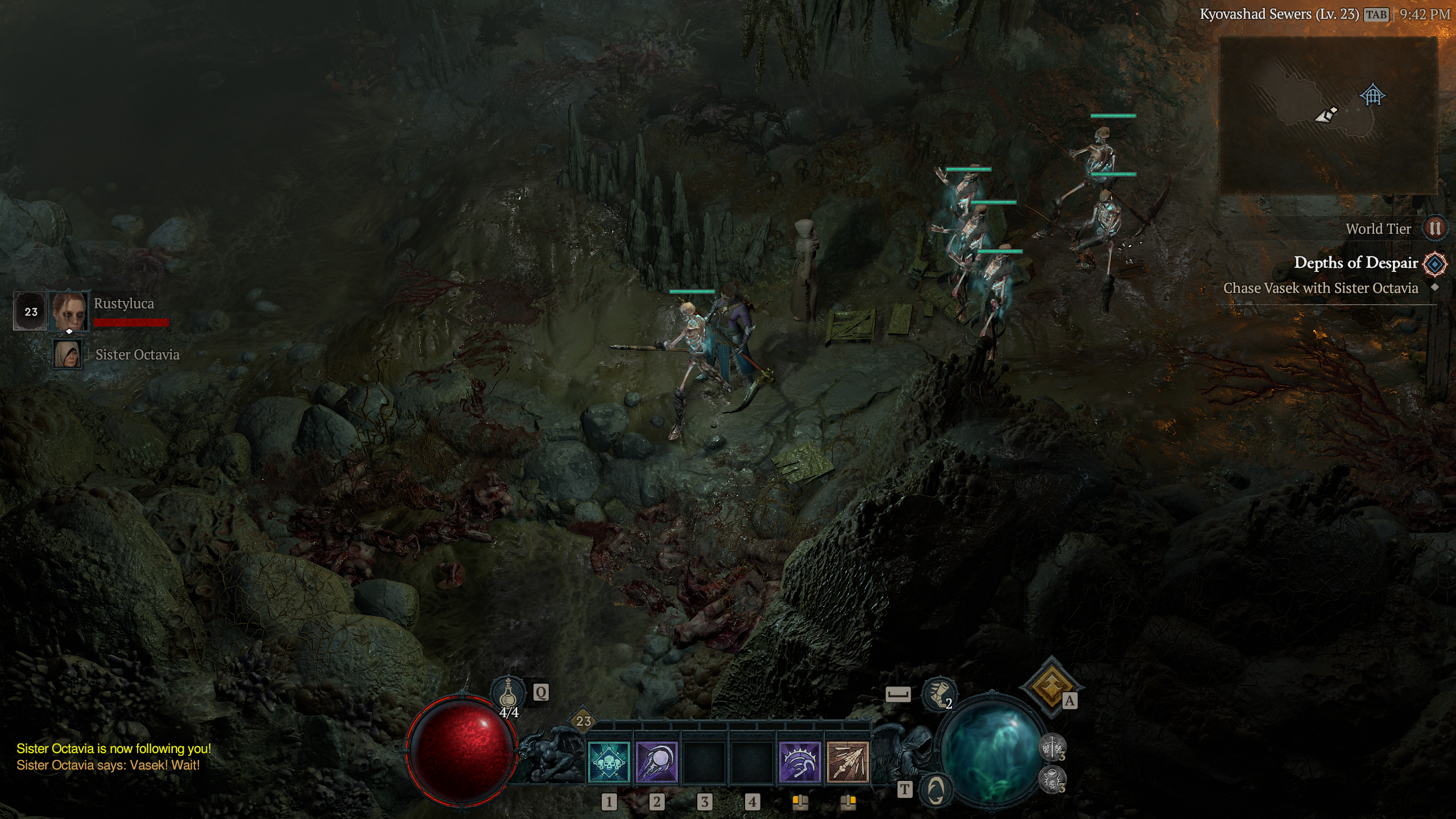Click the chat log message area

pyautogui.click(x=114, y=757)
